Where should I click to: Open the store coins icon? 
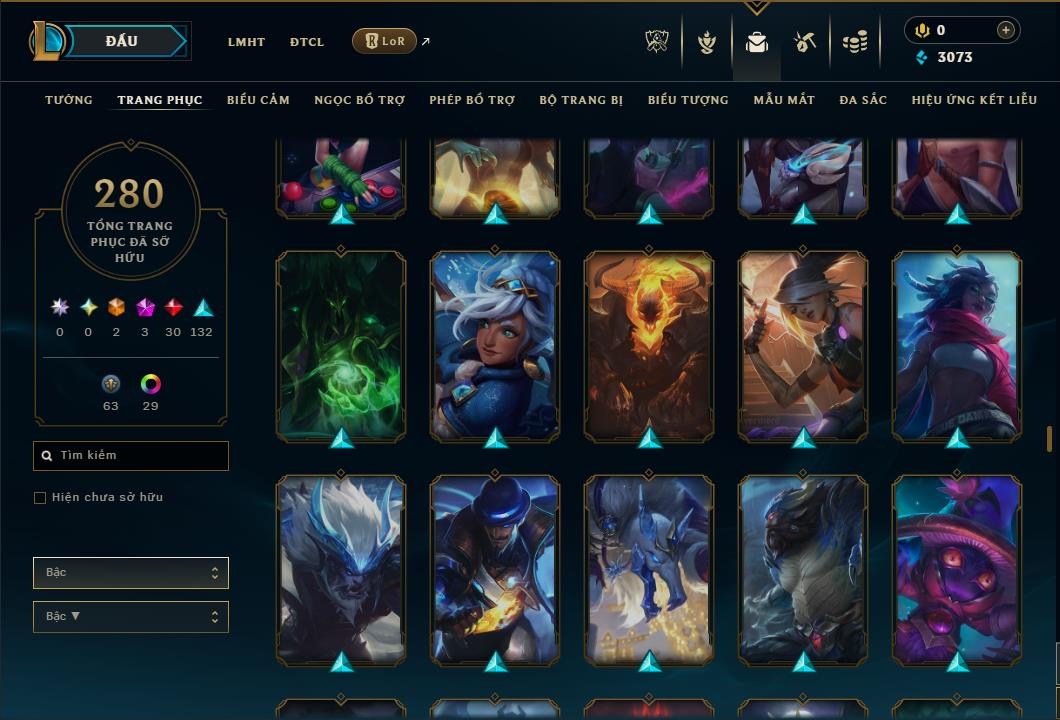point(854,42)
